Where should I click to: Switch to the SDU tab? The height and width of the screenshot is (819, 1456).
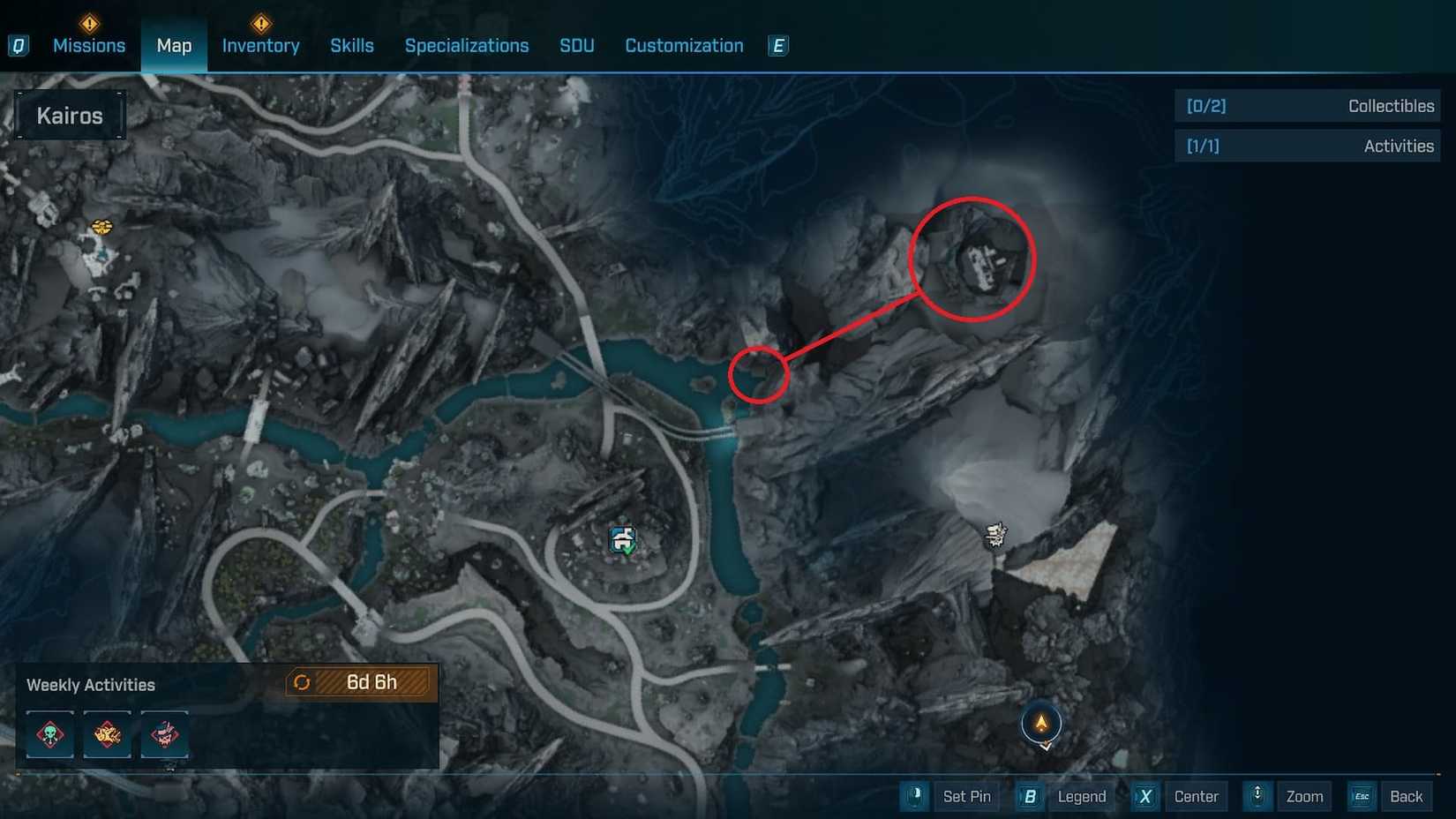point(577,46)
